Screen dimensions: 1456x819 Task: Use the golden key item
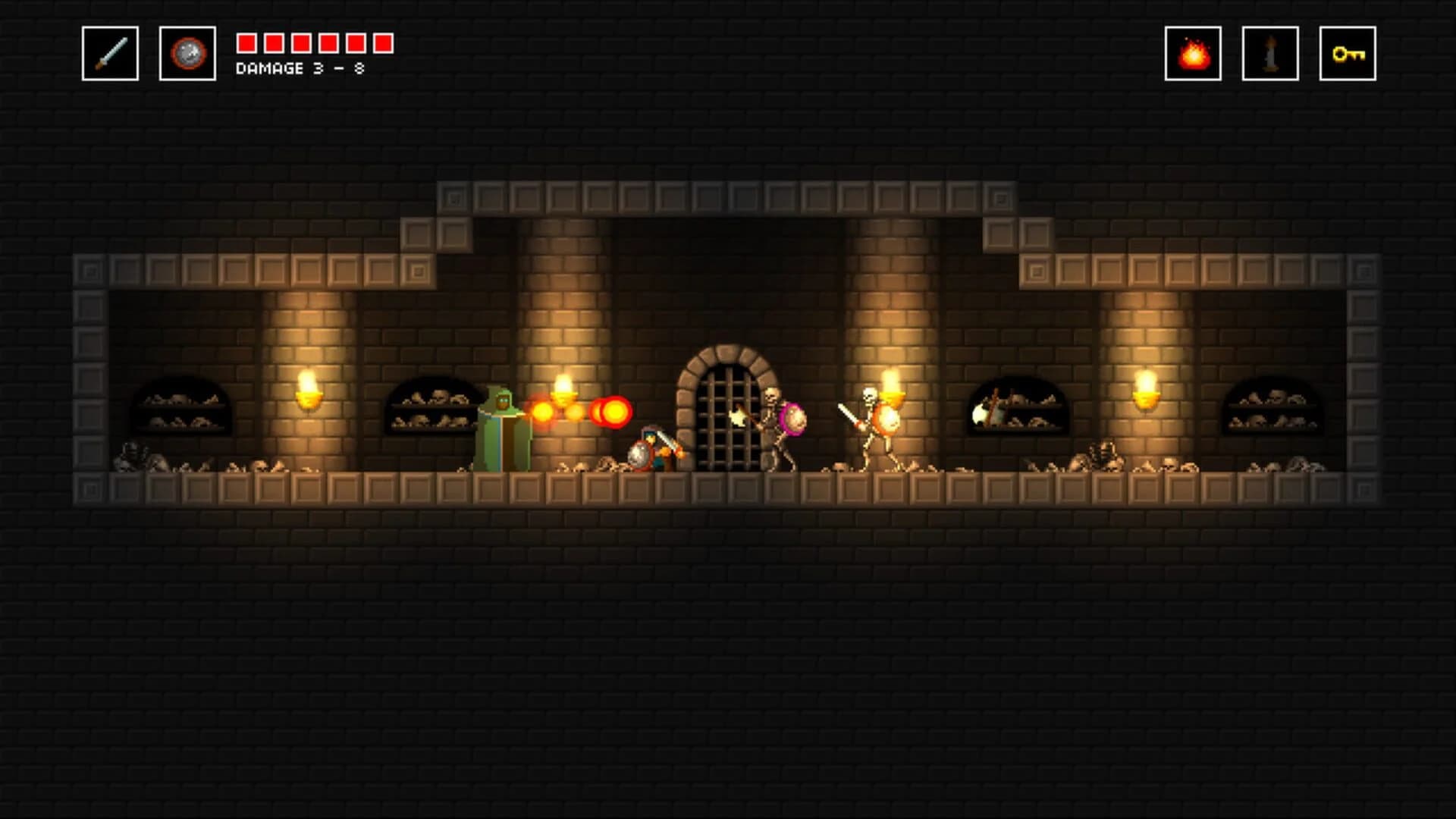1348,55
